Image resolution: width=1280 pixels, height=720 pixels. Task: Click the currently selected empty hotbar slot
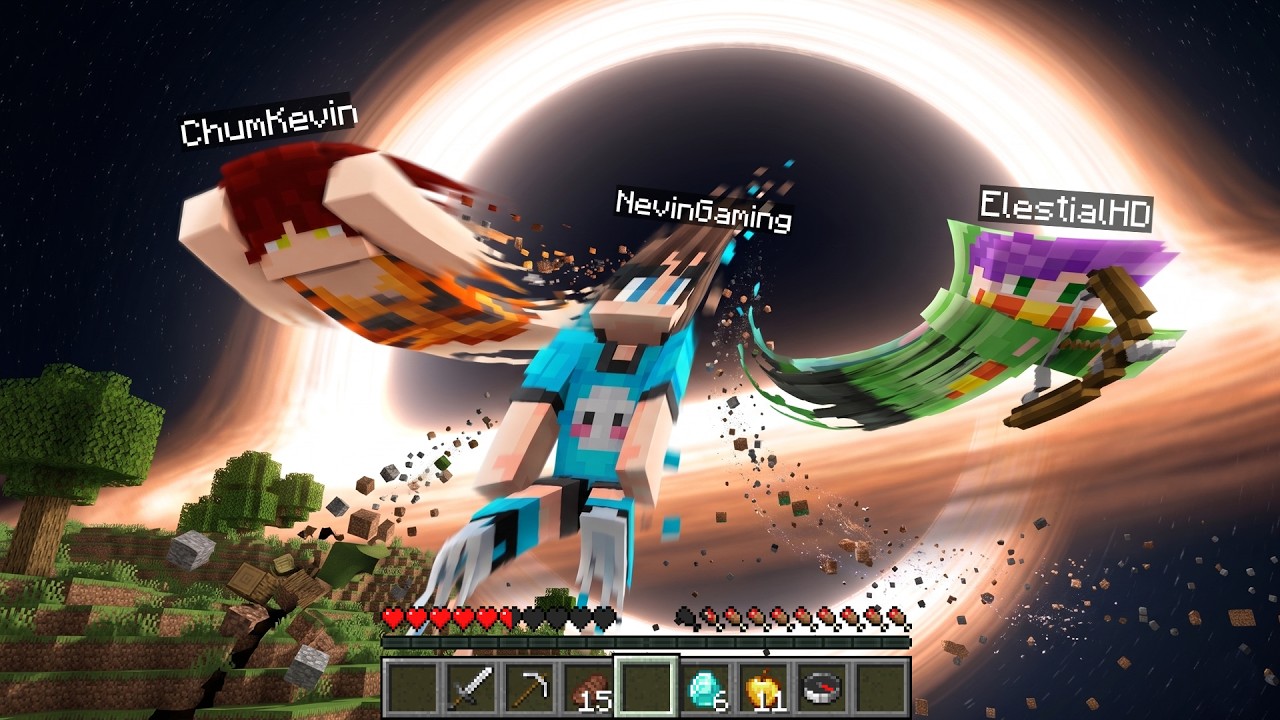[x=646, y=687]
